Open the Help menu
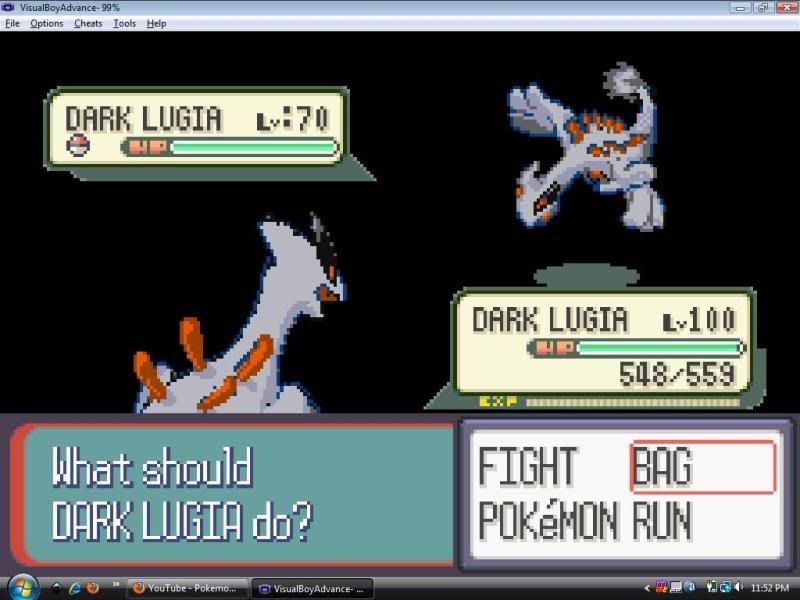 156,23
